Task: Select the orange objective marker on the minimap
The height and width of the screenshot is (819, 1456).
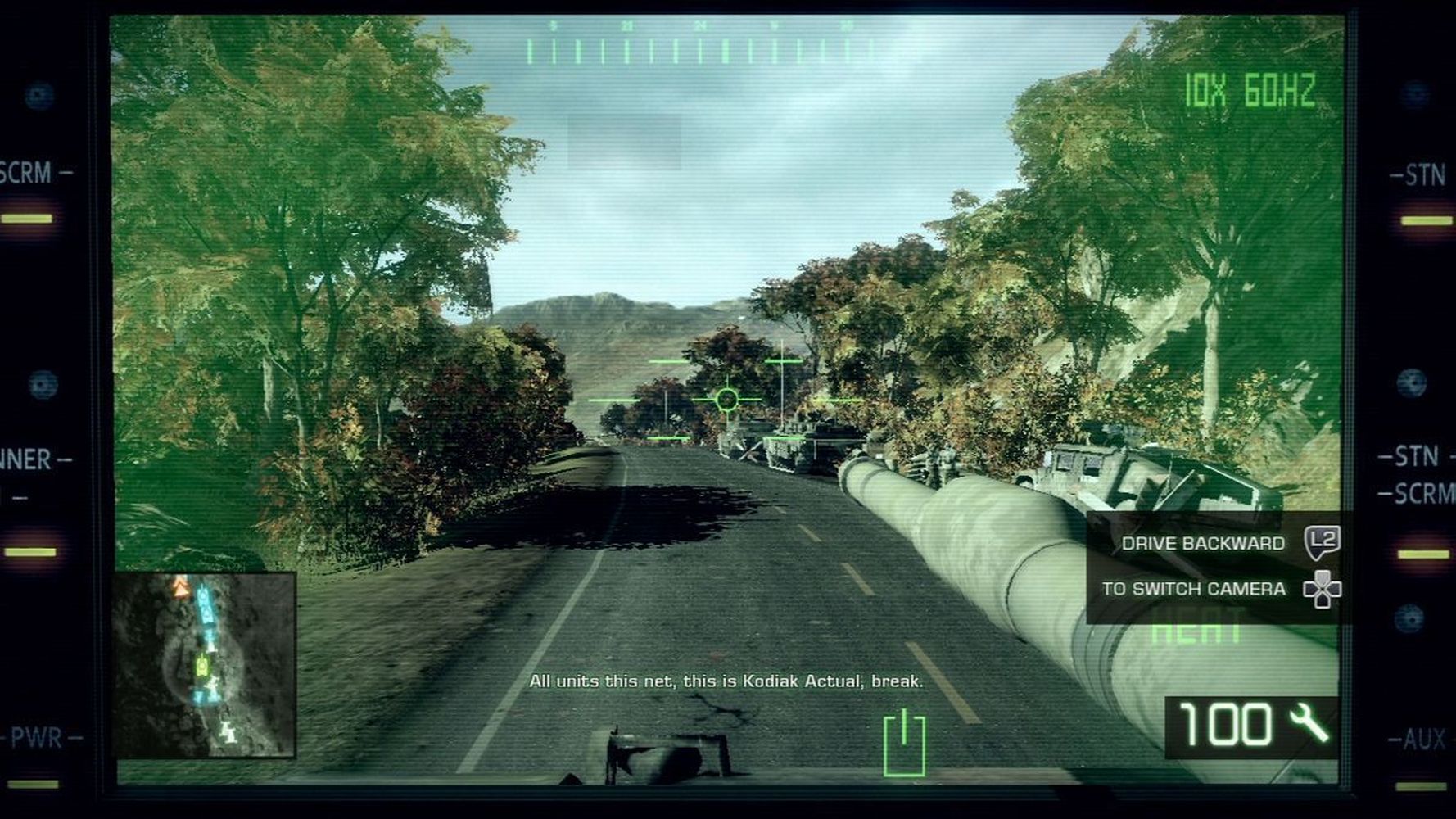Action: coord(180,586)
